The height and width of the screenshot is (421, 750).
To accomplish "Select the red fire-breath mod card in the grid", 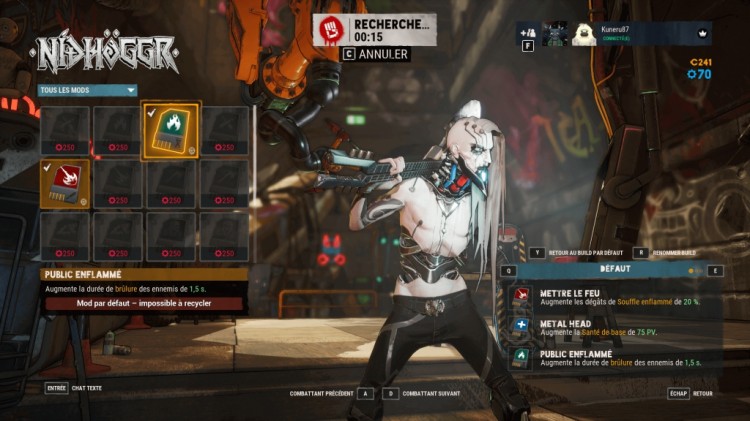I will click(x=65, y=184).
